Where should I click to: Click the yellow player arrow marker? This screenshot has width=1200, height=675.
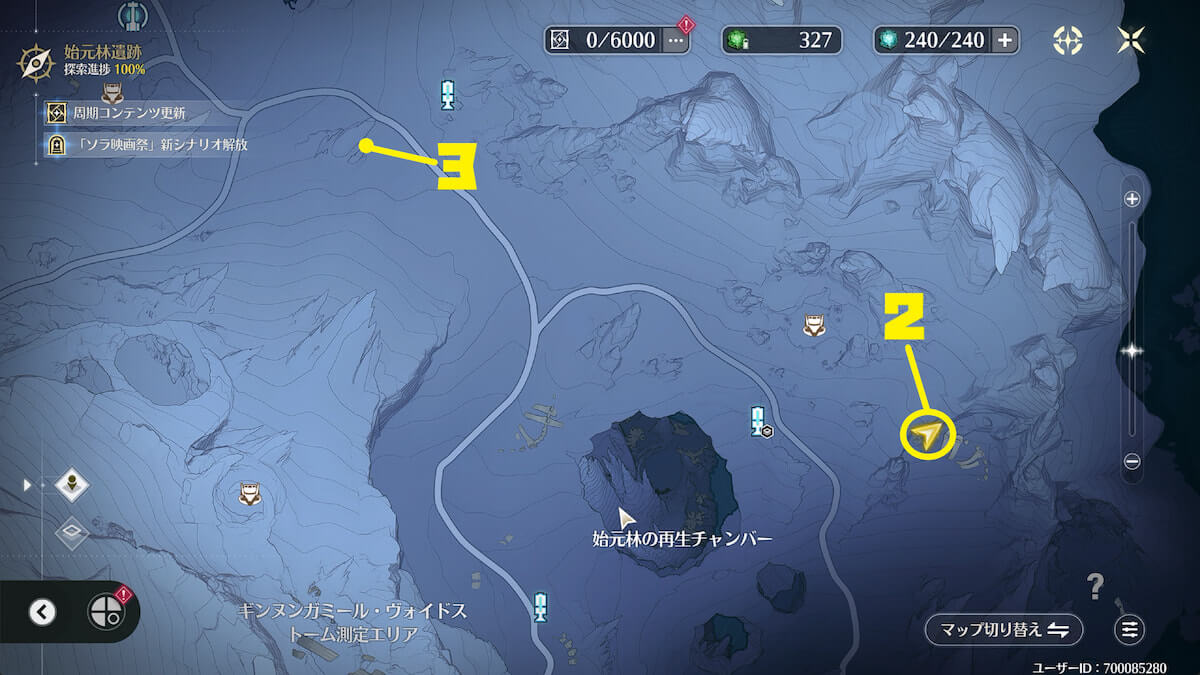click(928, 435)
